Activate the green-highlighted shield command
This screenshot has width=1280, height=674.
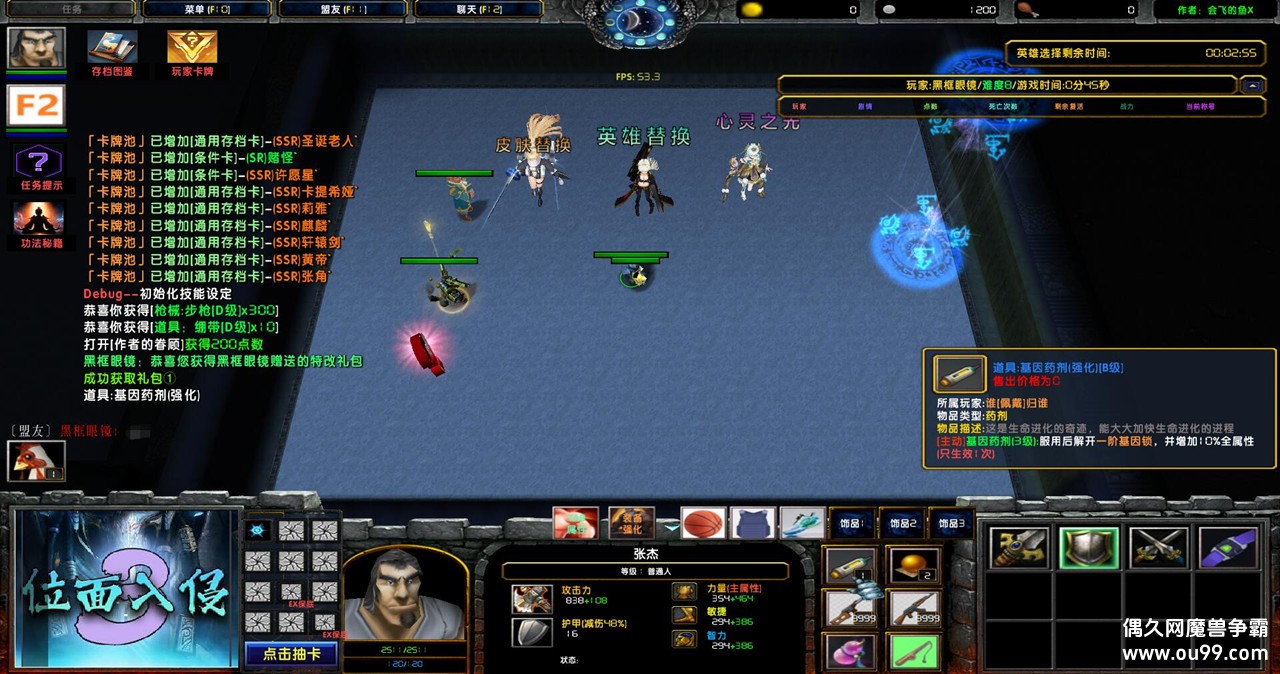coord(1089,548)
